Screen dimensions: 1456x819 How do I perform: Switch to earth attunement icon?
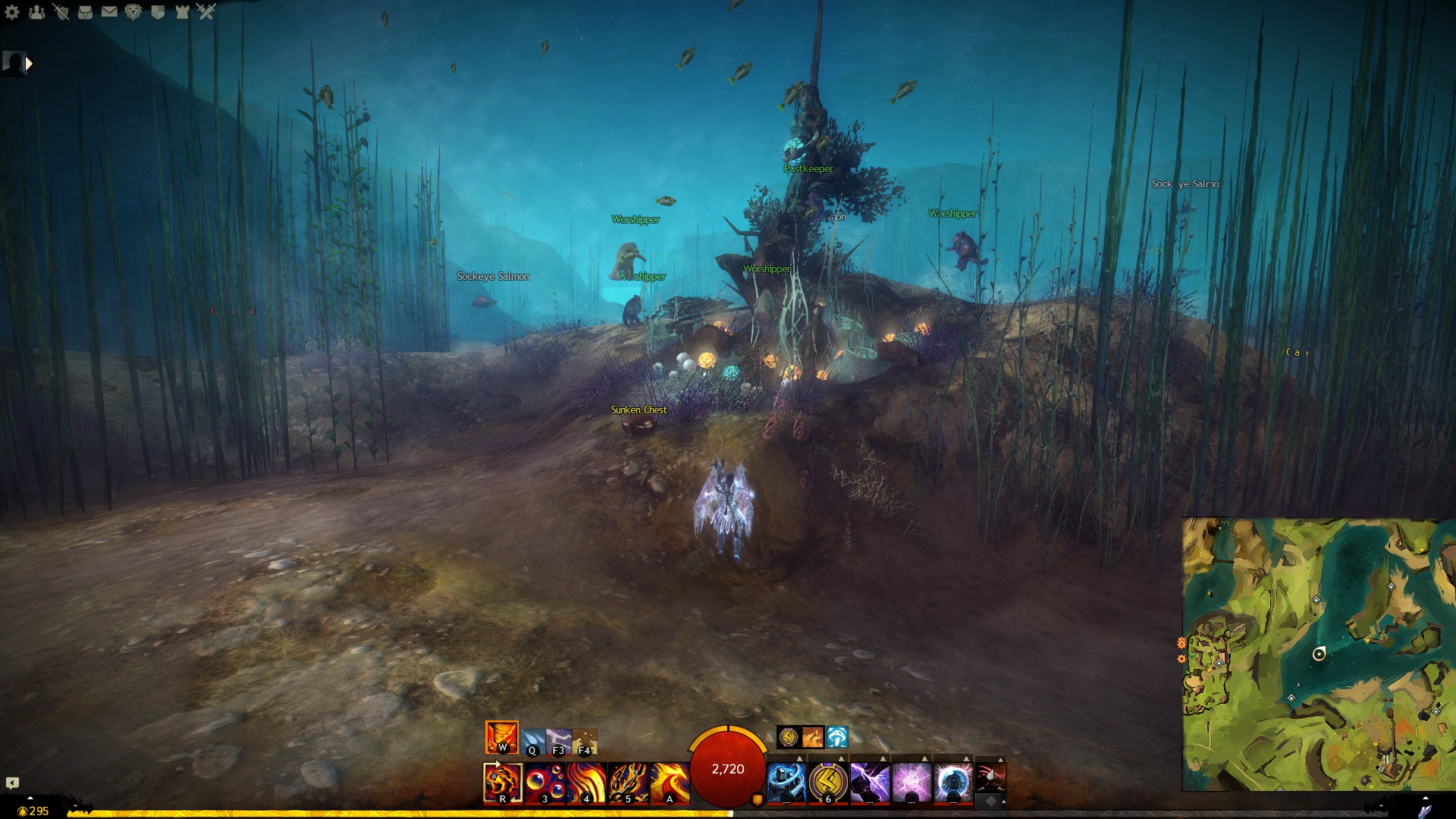[x=585, y=742]
